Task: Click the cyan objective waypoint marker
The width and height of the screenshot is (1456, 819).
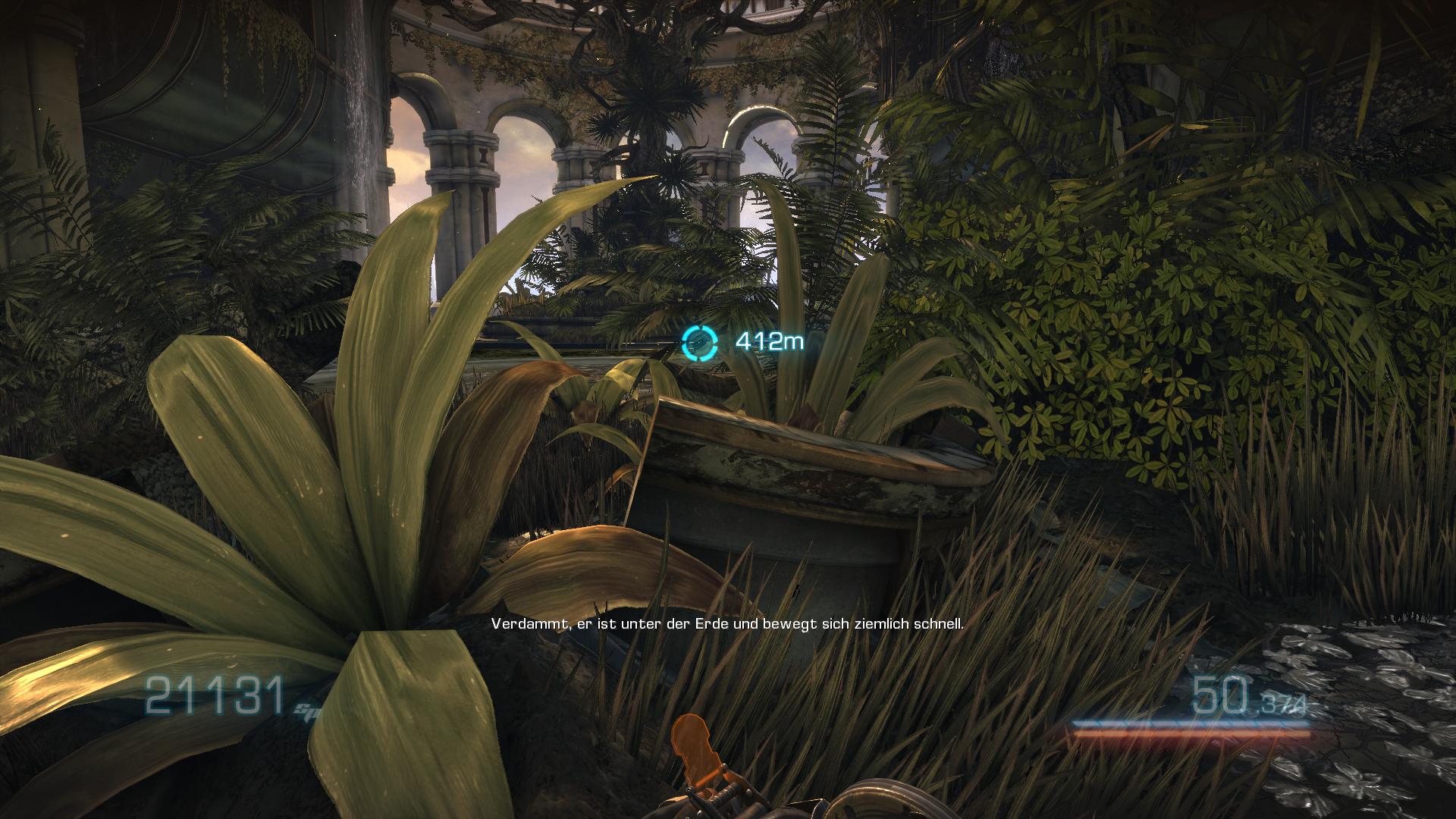Action: point(698,343)
